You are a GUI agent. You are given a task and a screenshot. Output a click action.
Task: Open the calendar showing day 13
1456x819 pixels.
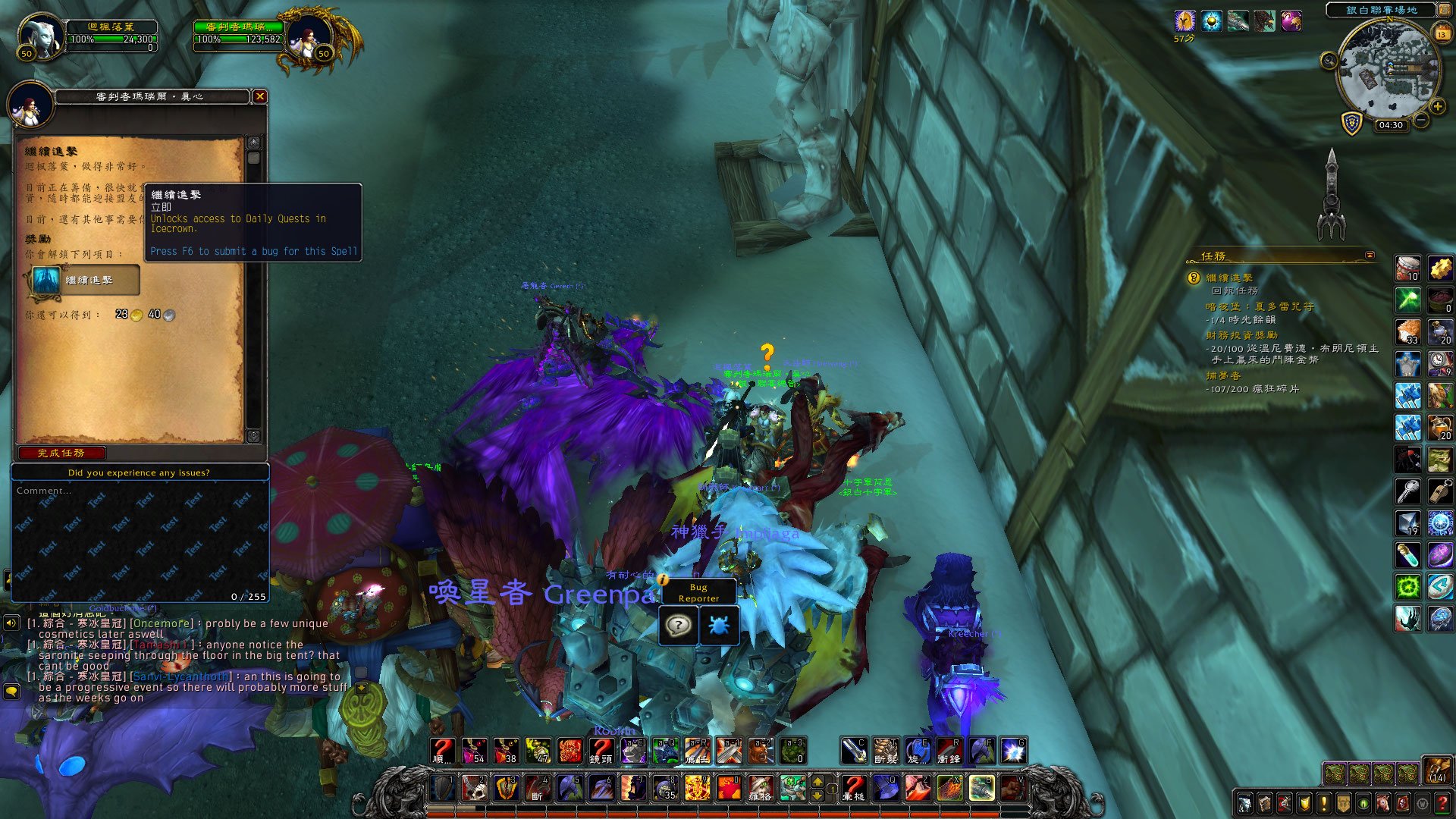(x=1442, y=33)
